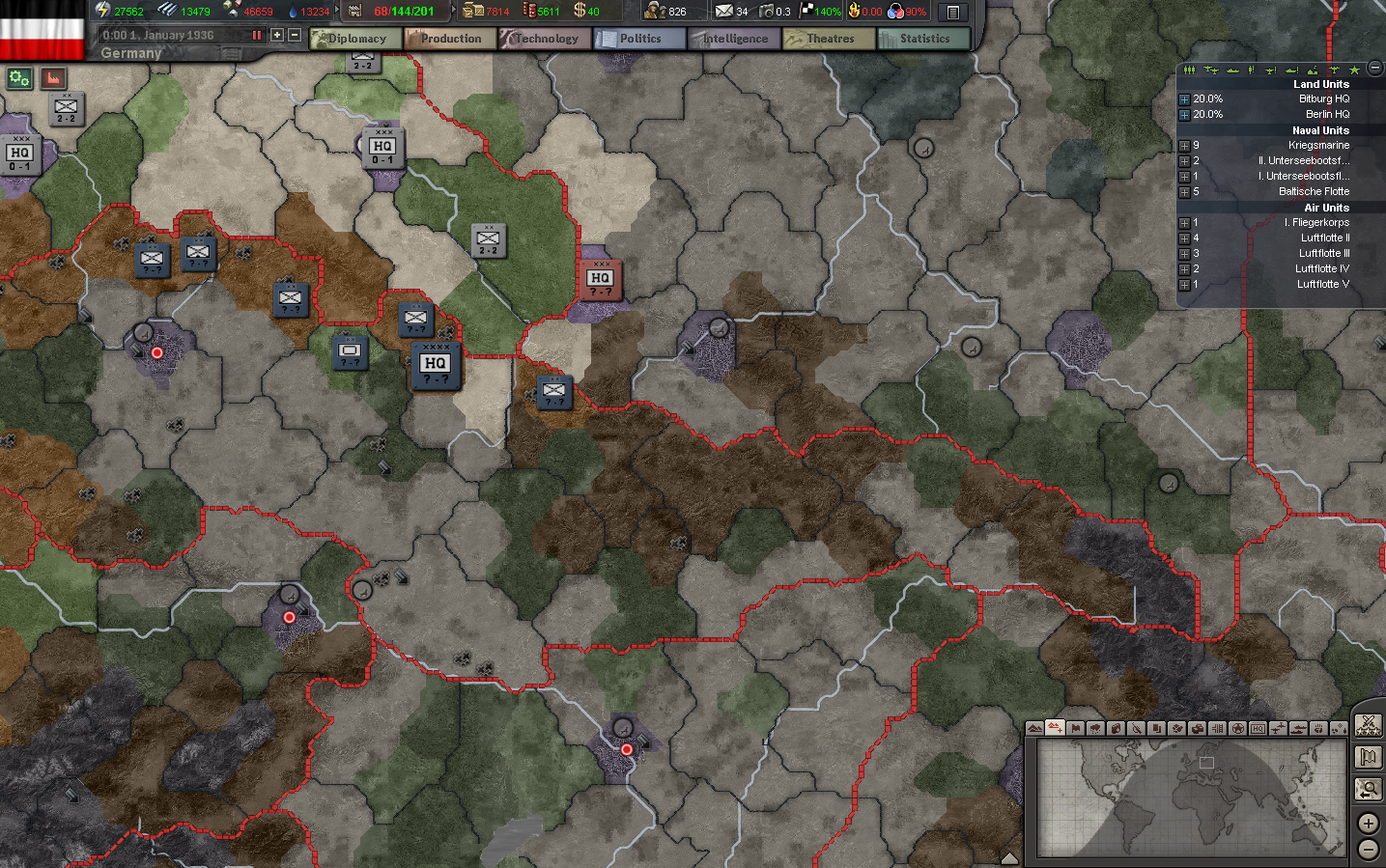Toggle the land units filter in the outliner
The width and height of the screenshot is (1386, 868).
click(1189, 70)
